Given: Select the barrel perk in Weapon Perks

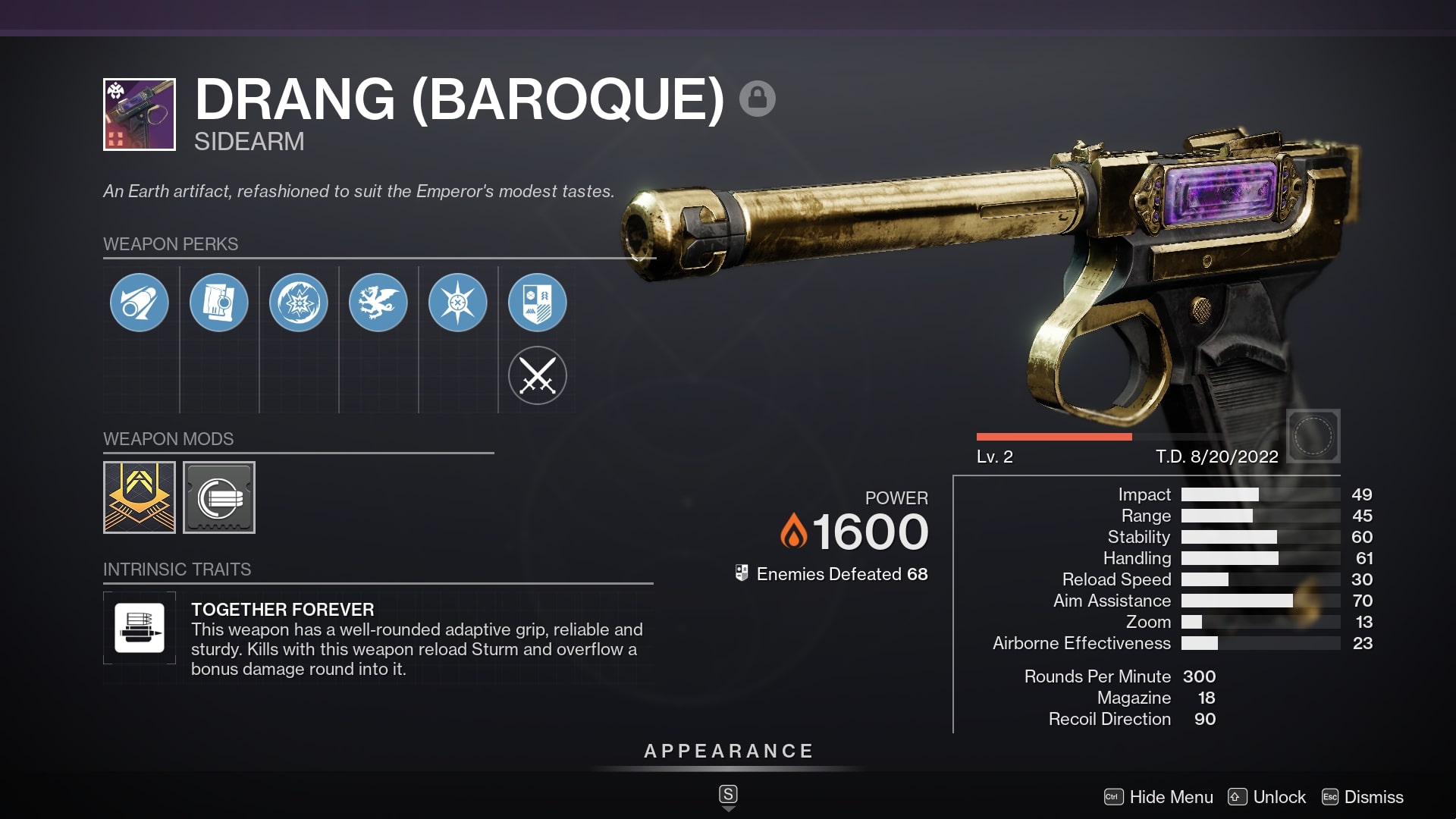Looking at the screenshot, I should [139, 302].
